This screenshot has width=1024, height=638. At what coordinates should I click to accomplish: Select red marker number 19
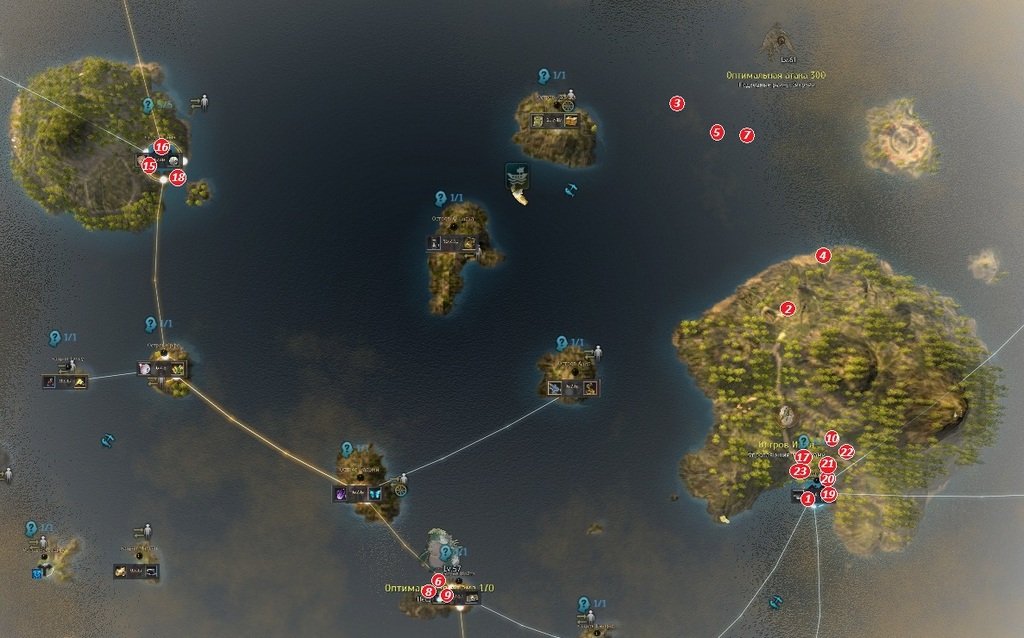pos(828,494)
